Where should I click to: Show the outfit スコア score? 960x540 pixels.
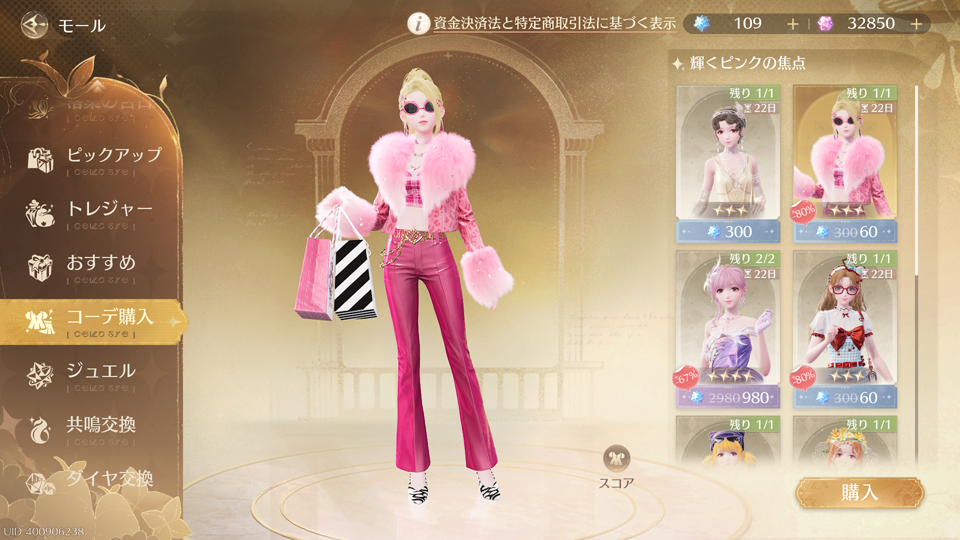coord(617,467)
